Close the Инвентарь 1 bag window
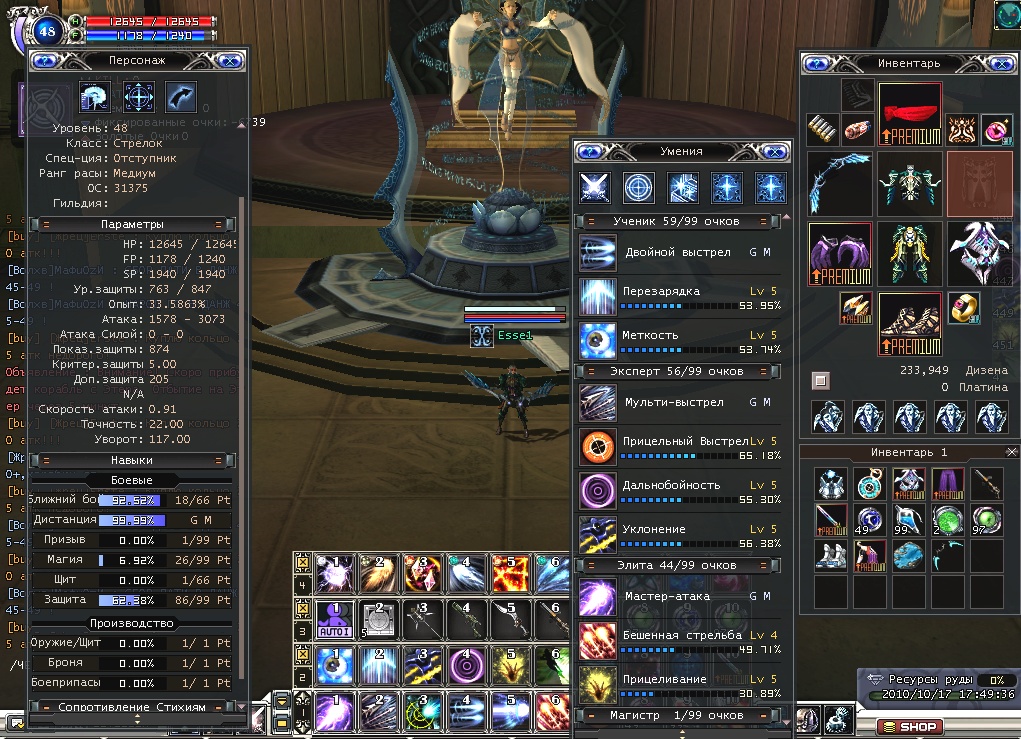 tap(1011, 453)
